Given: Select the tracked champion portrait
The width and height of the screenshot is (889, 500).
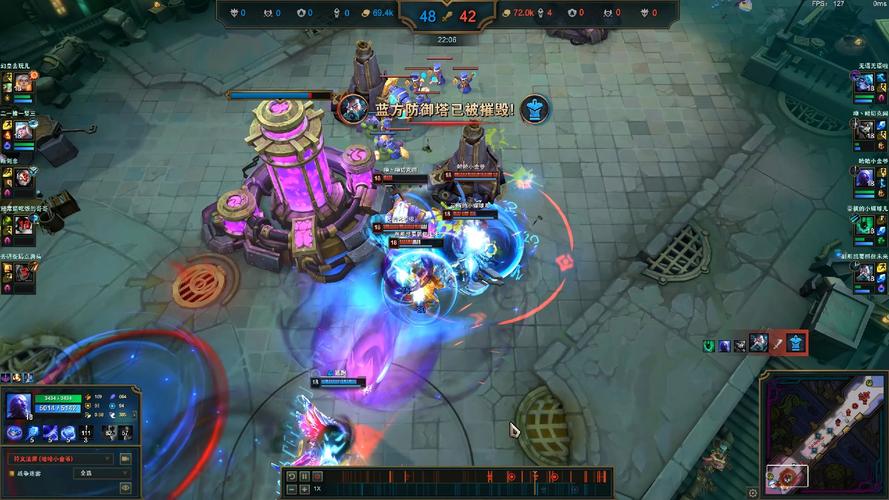Looking at the screenshot, I should (18, 406).
